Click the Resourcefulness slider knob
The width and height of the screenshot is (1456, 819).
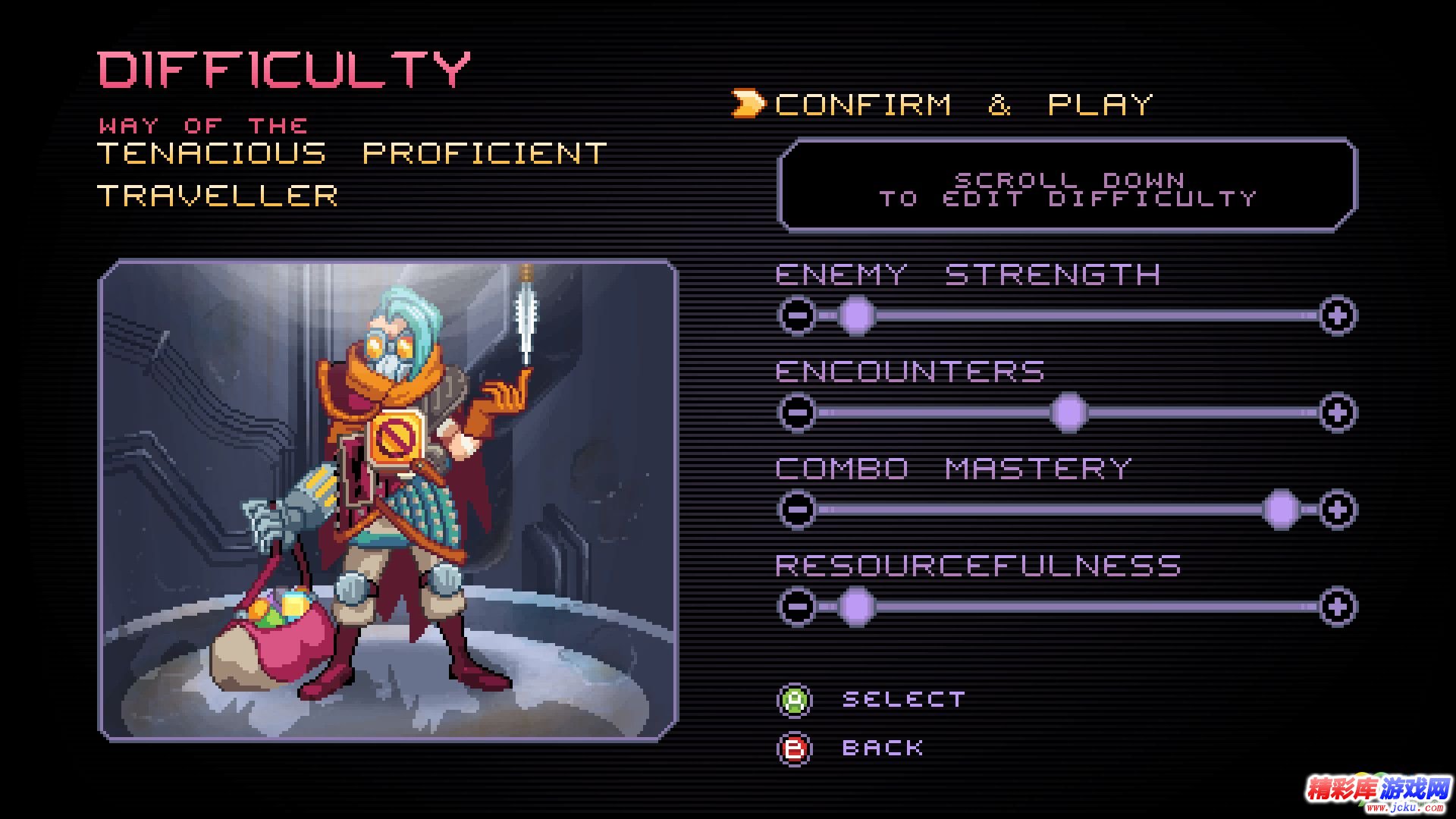click(857, 607)
